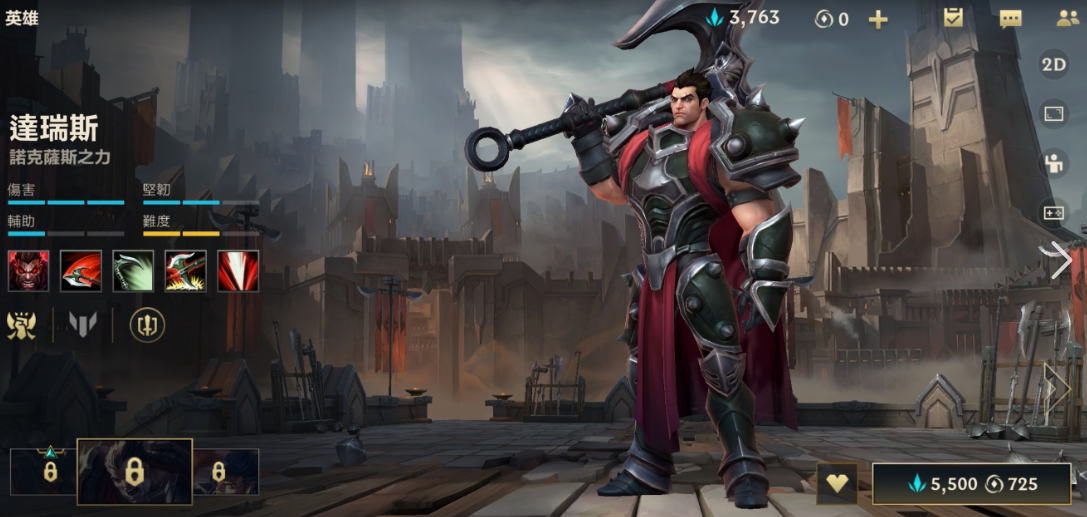Select the red and white blade ultimate icon
Image resolution: width=1087 pixels, height=517 pixels.
pos(238,271)
